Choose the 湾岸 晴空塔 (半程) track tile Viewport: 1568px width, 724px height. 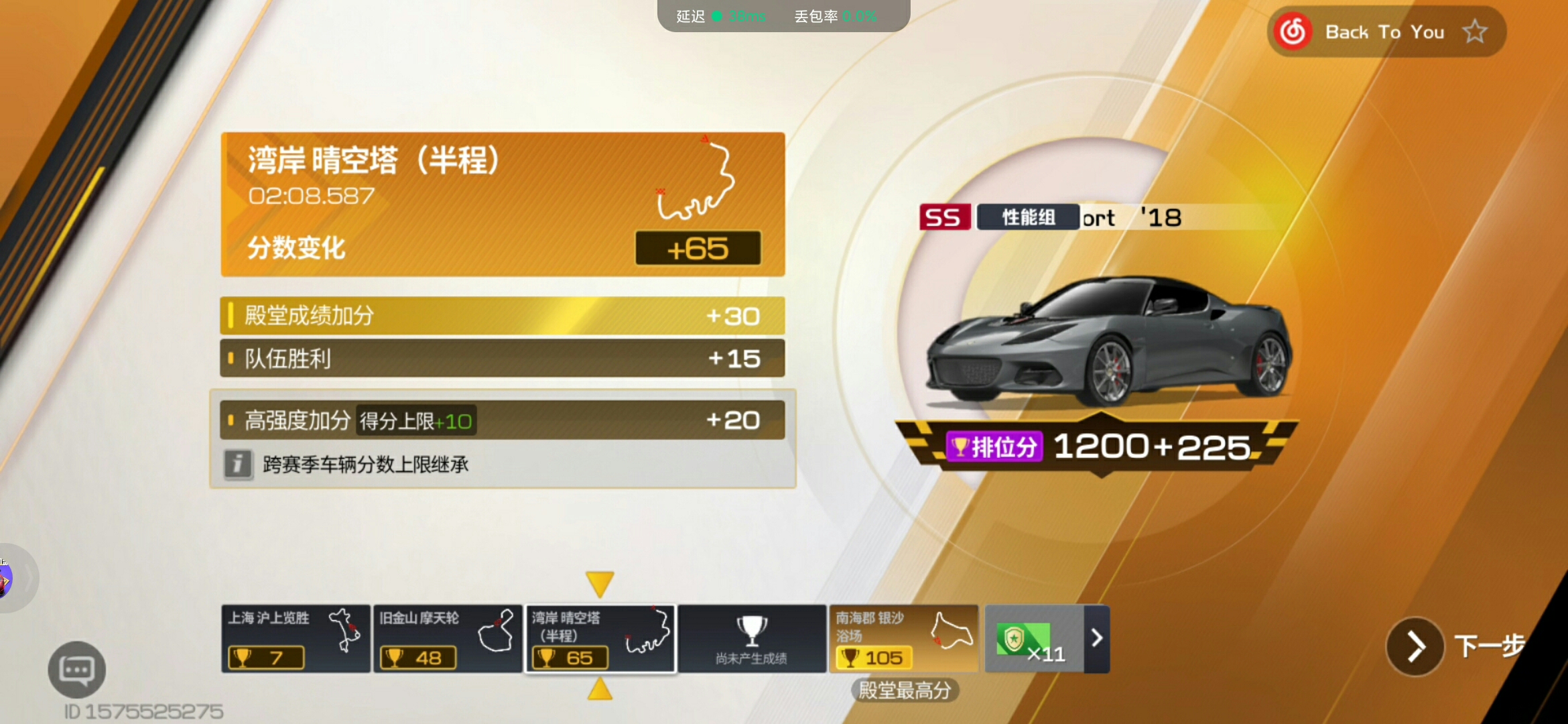[x=600, y=639]
